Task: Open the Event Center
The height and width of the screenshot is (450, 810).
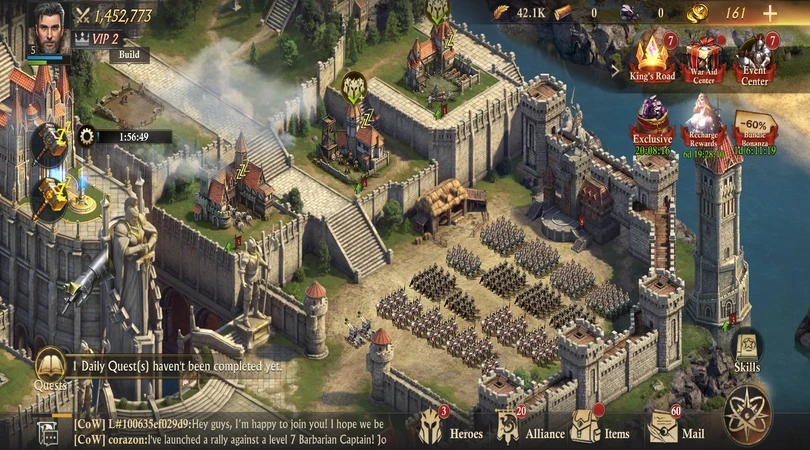Action: pyautogui.click(x=755, y=60)
